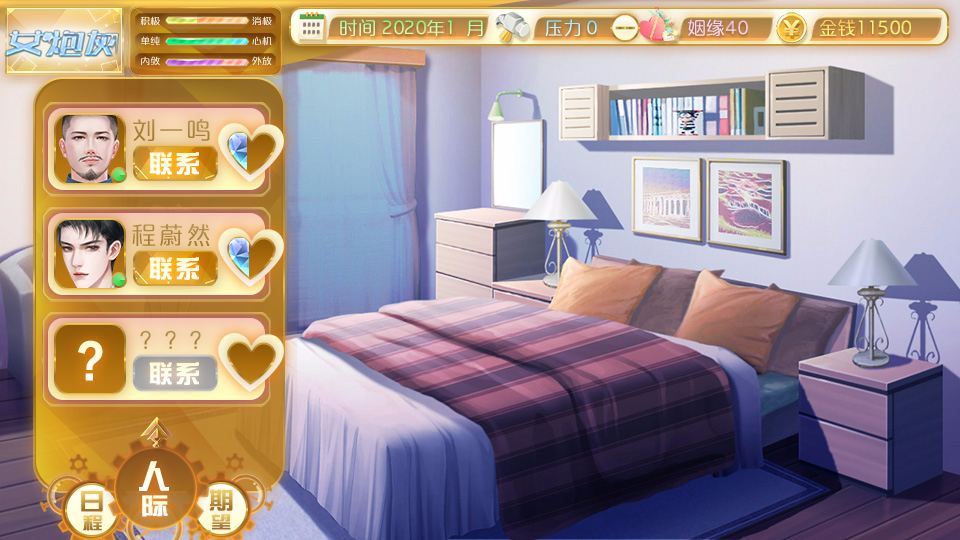Select the locked question-mark contact portrait
The height and width of the screenshot is (540, 960).
coord(90,359)
